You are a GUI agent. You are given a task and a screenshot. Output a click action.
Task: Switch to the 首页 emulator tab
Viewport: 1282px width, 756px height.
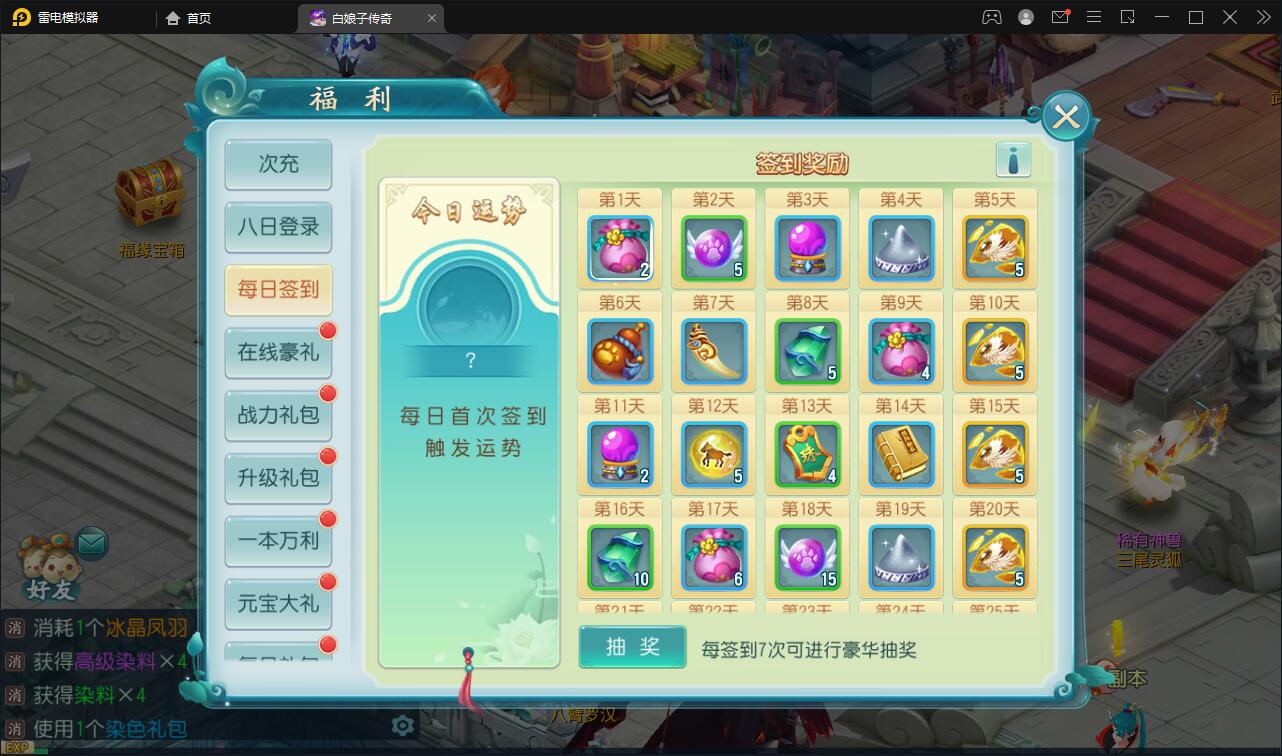point(186,17)
